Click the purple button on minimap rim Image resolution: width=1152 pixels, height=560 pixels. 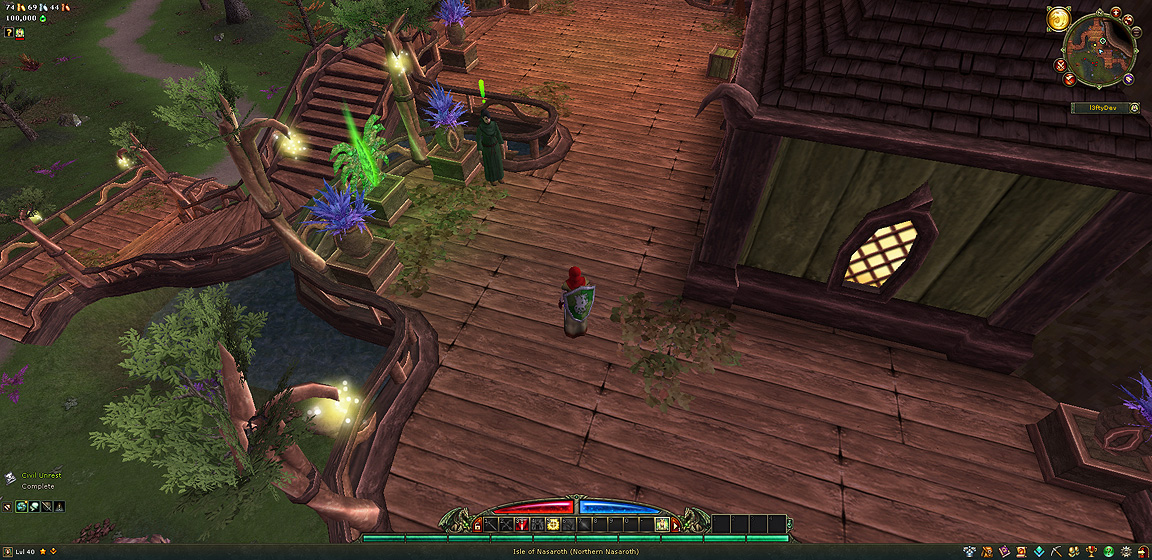click(1127, 79)
